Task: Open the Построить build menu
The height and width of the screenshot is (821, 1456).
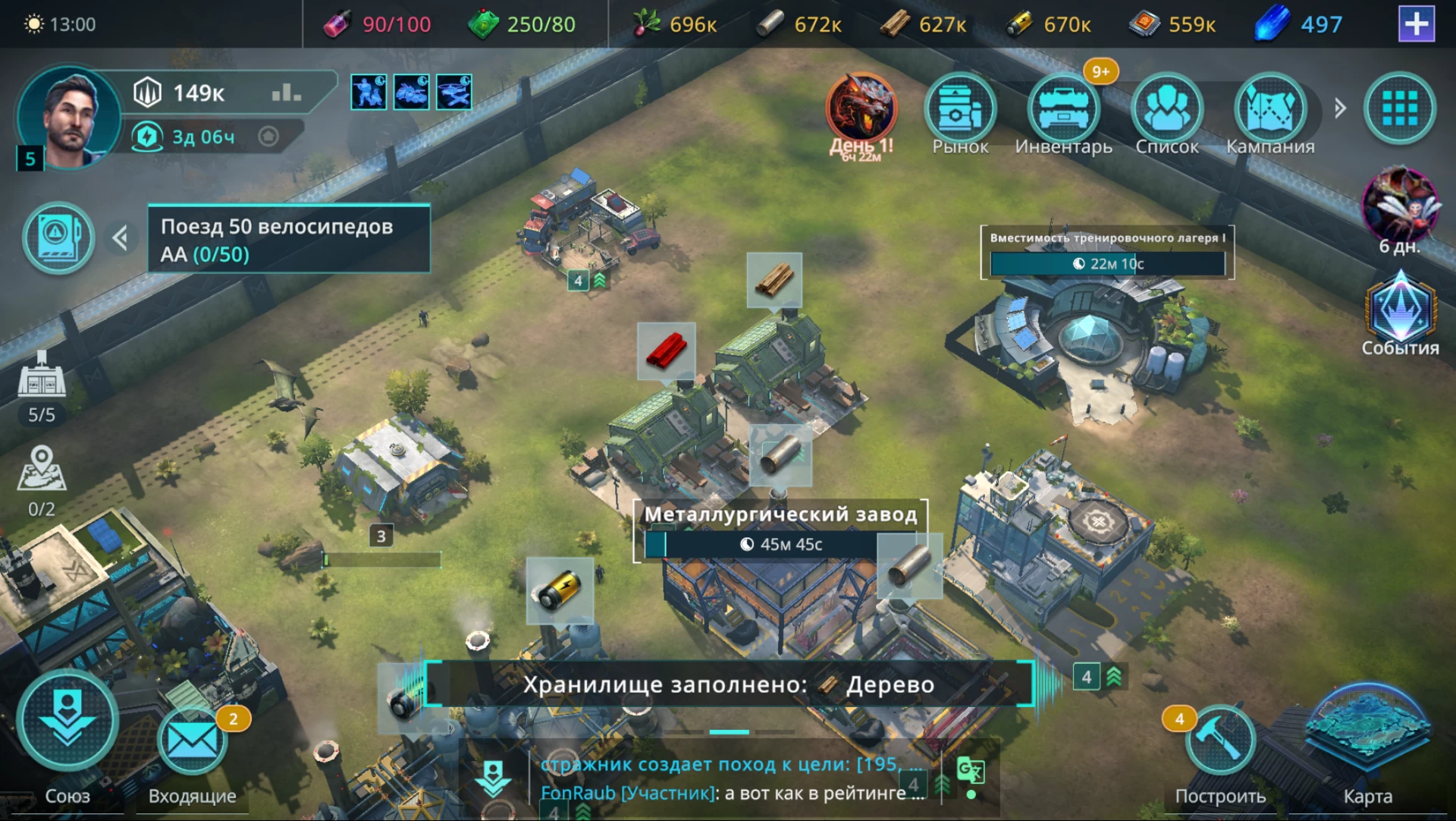Action: pos(1219,744)
